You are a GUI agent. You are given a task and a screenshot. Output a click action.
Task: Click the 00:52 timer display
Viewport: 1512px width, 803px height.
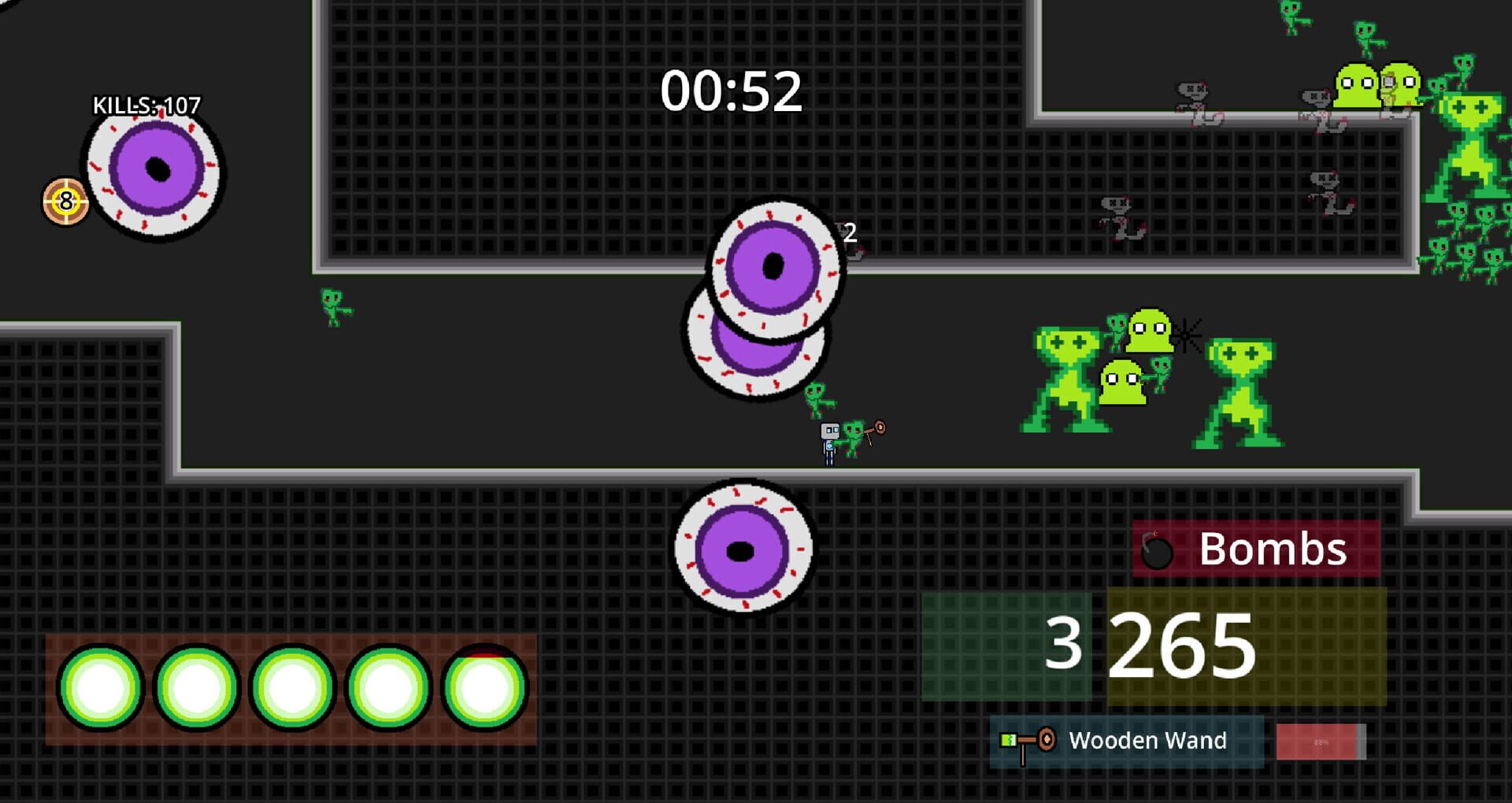coord(732,91)
